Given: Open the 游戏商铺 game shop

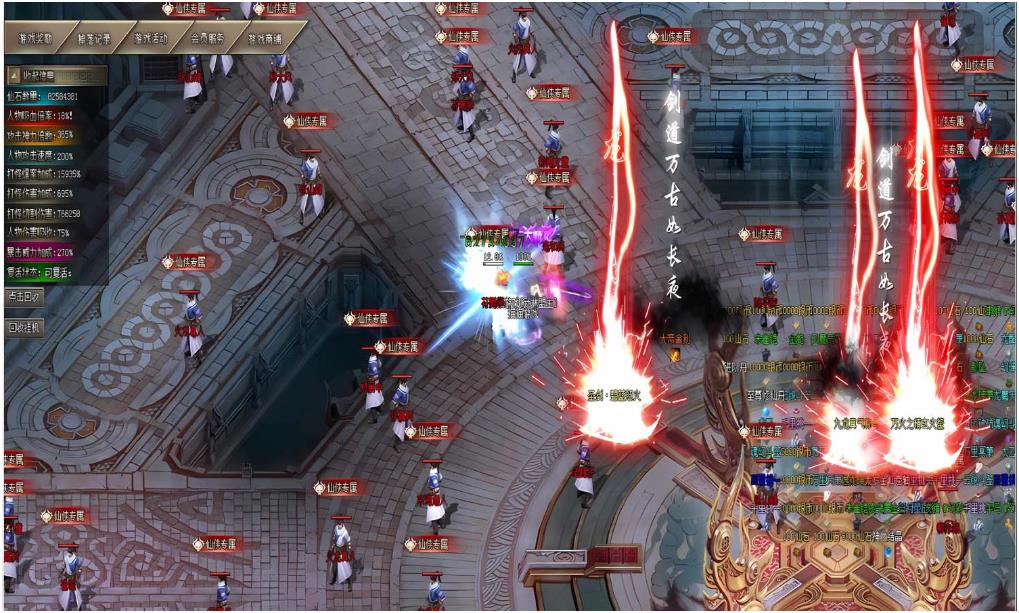Looking at the screenshot, I should tap(265, 39).
